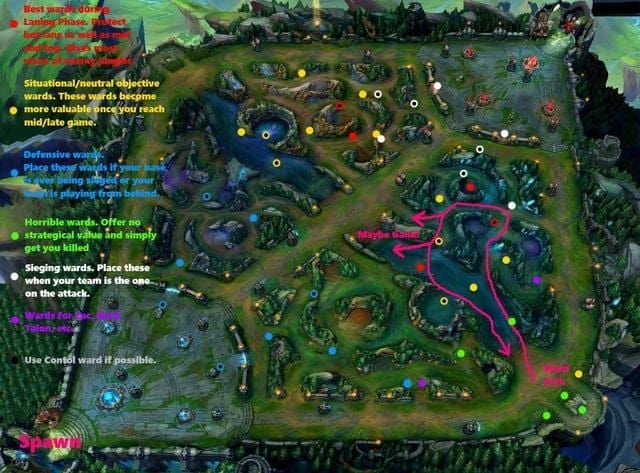
Task: Click the pink "Maybe Gank" map label
Action: point(389,236)
